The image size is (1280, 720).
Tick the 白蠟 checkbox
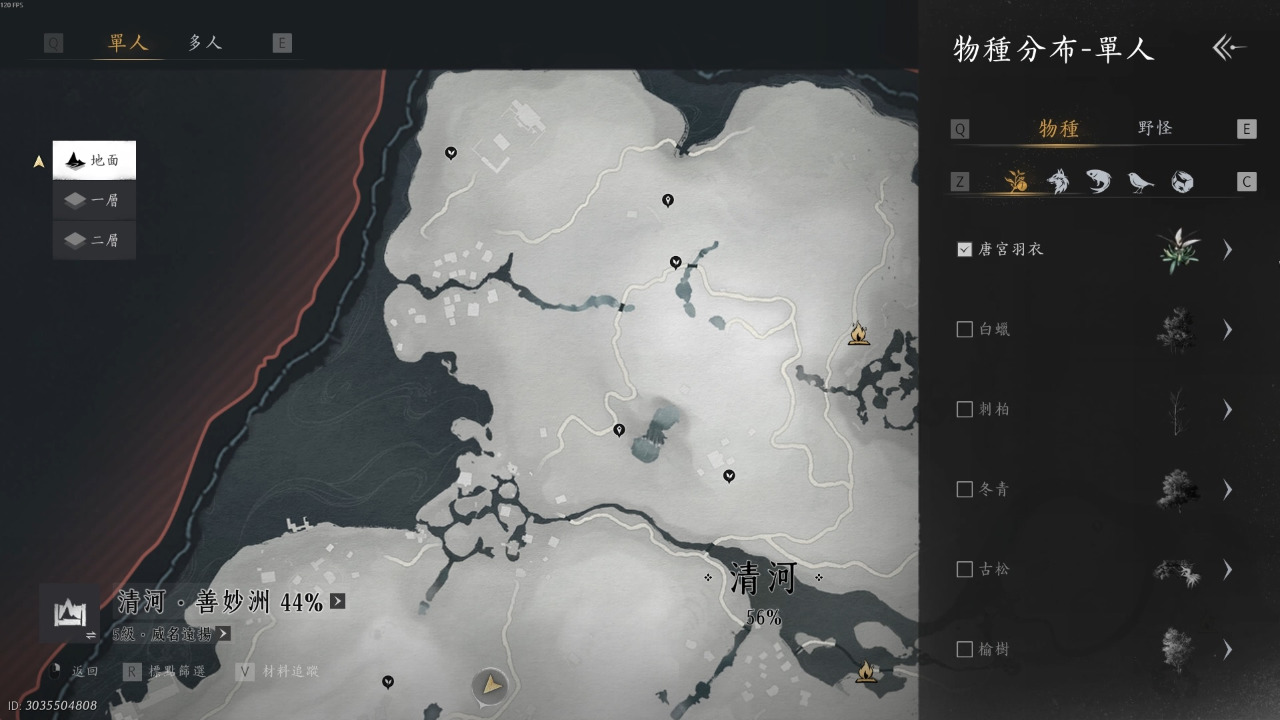coord(965,329)
